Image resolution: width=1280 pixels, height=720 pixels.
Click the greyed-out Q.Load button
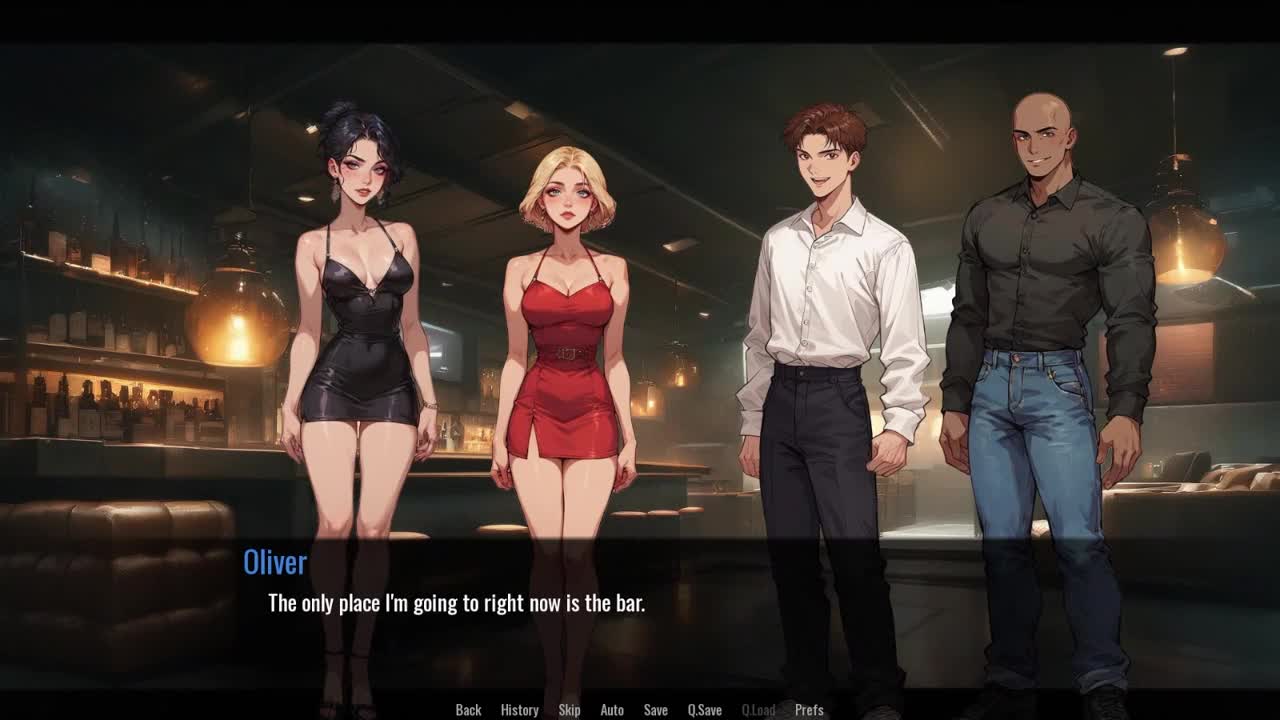pyautogui.click(x=758, y=710)
